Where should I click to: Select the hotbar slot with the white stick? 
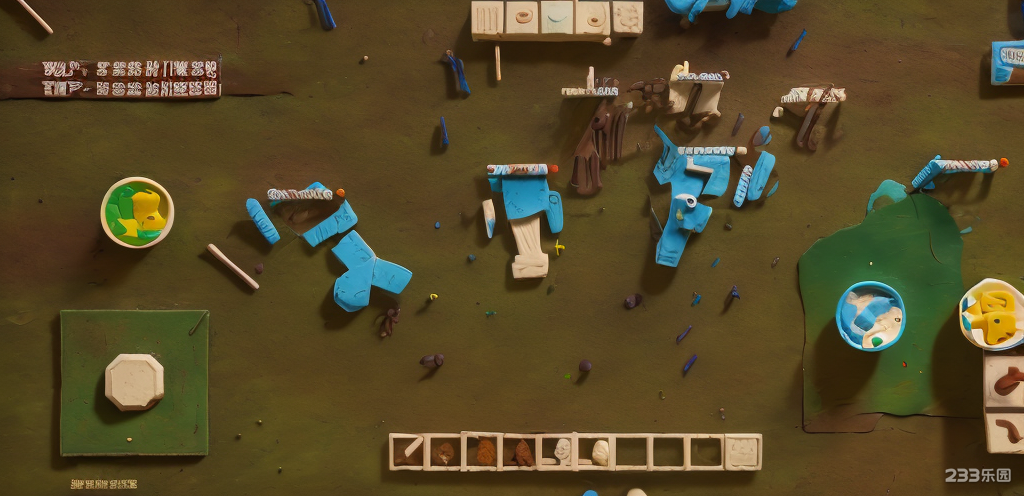tap(407, 452)
